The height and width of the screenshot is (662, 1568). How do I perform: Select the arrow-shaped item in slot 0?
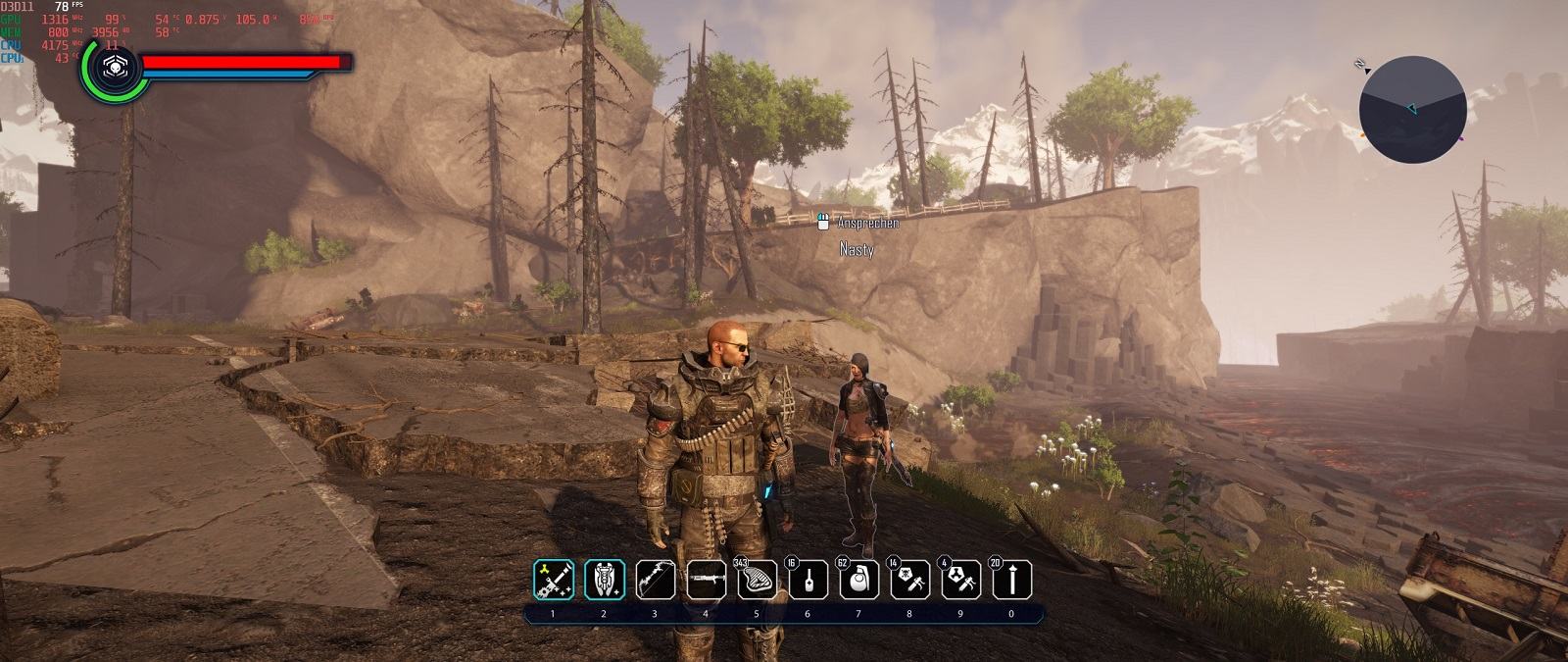(x=1011, y=580)
